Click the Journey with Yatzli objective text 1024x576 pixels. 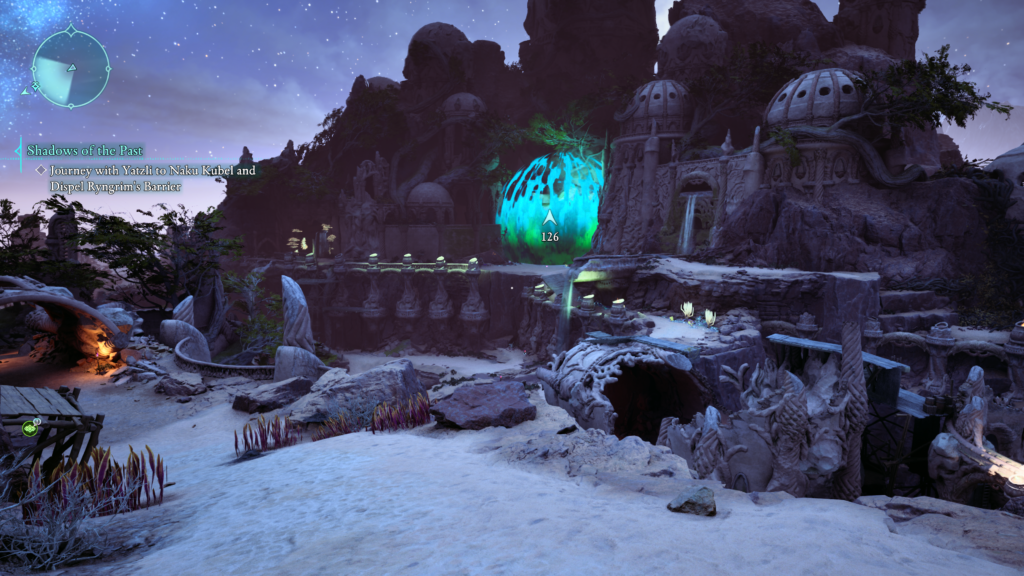[x=147, y=176]
